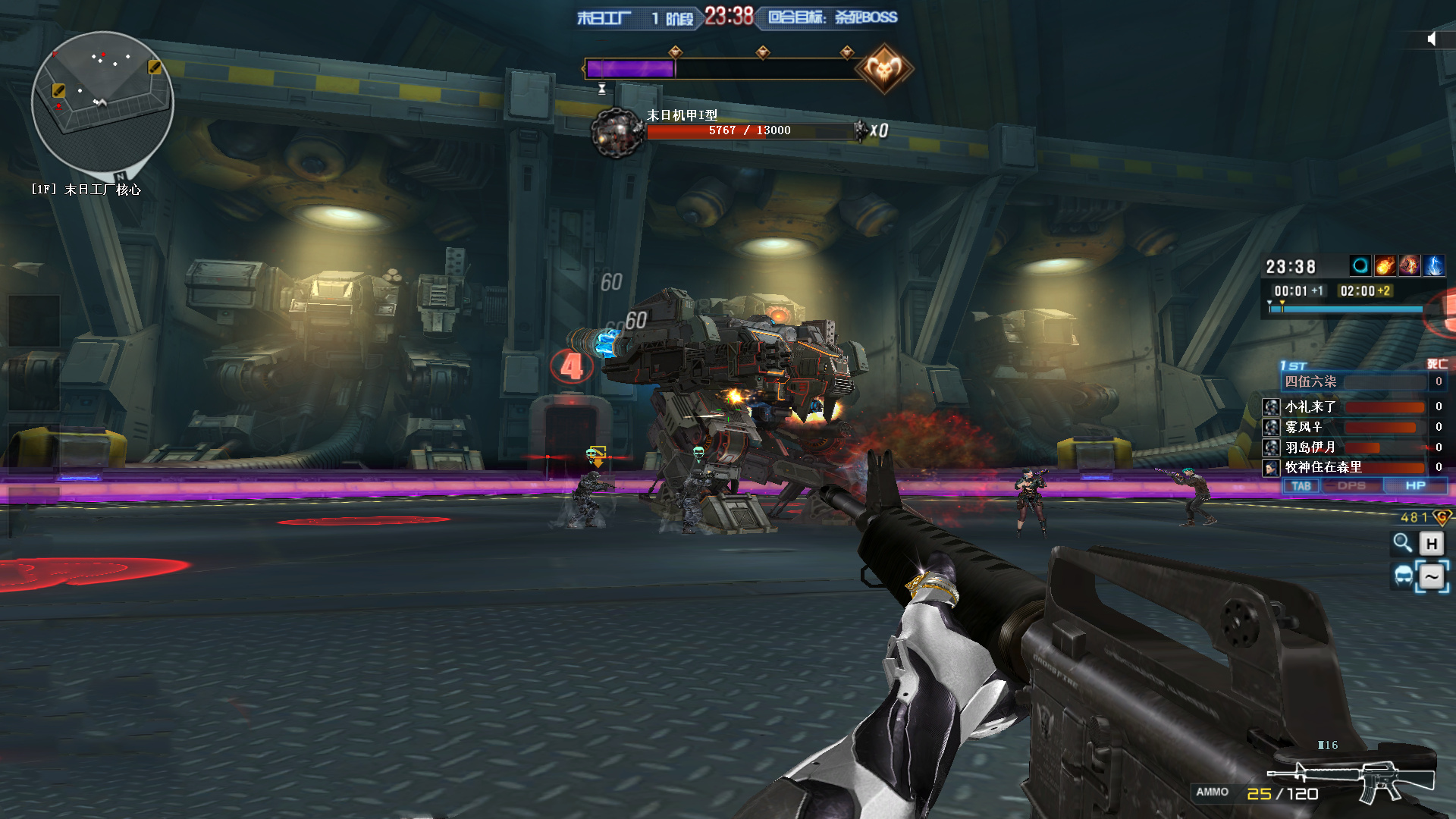
Task: Click the circular minimap
Action: pos(102,101)
